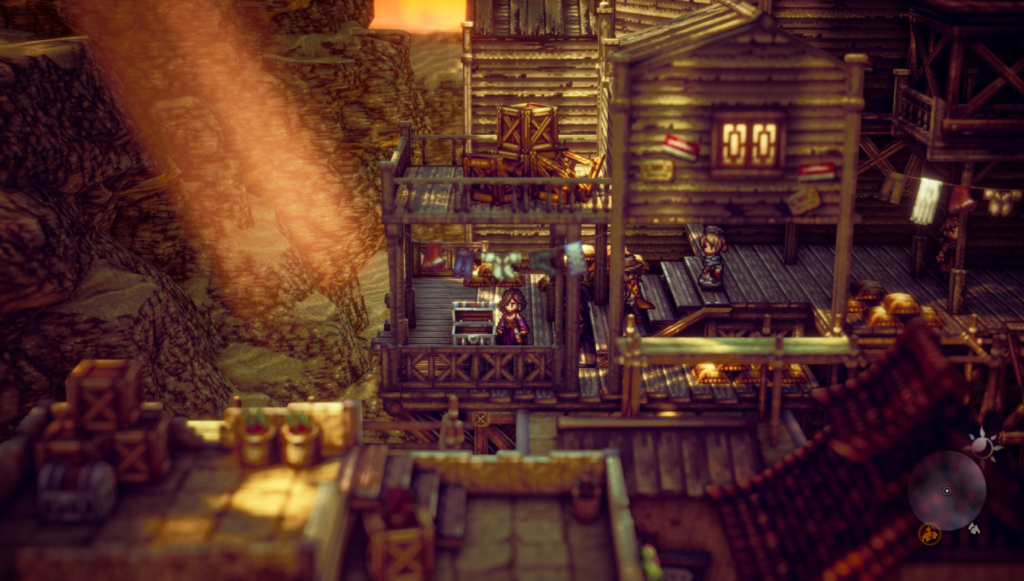1024x581 pixels.
Task: Toggle the sun and moon day-night icon
Action: pyautogui.click(x=982, y=444)
